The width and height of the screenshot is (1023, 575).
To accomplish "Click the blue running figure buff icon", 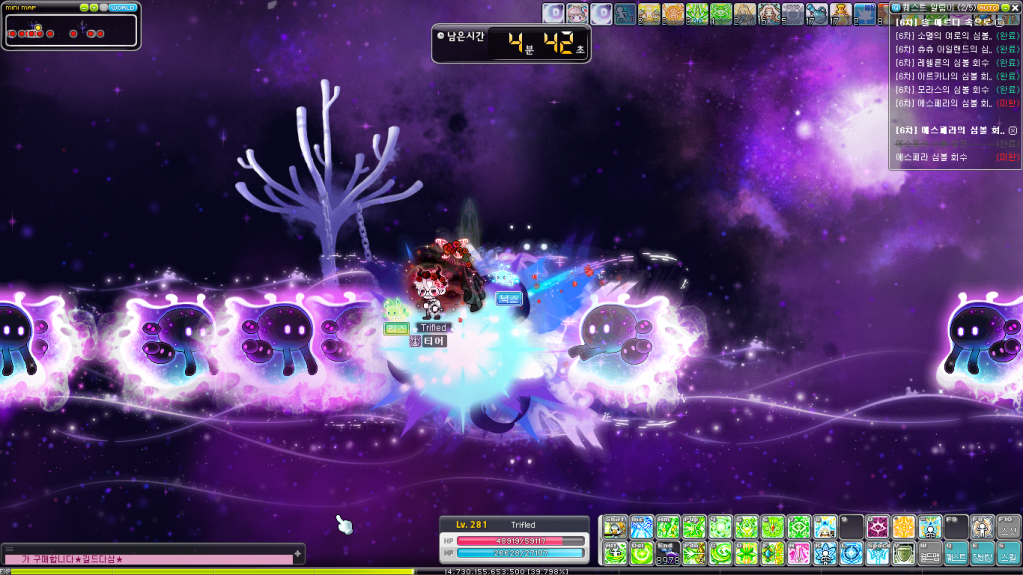I will click(x=625, y=13).
